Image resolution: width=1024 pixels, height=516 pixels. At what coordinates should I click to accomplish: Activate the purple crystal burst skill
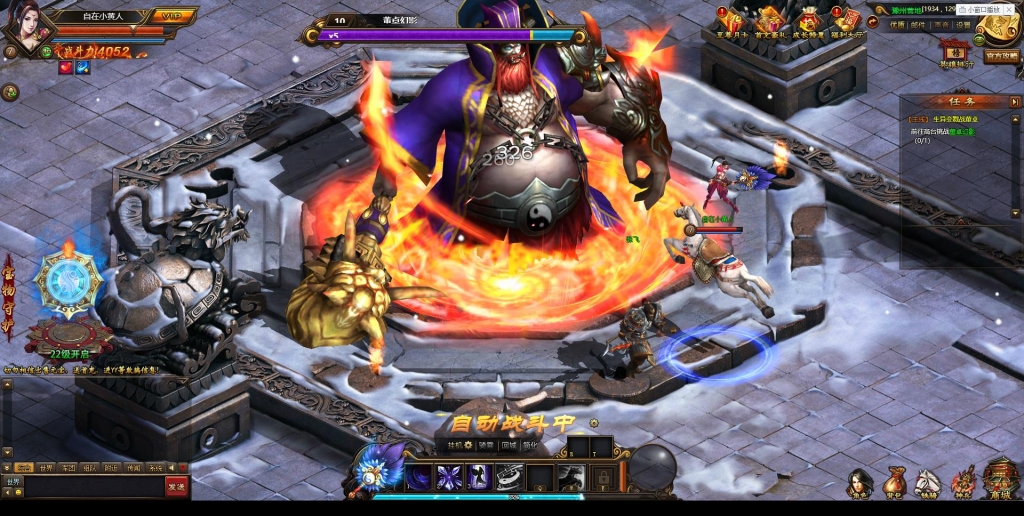click(450, 477)
